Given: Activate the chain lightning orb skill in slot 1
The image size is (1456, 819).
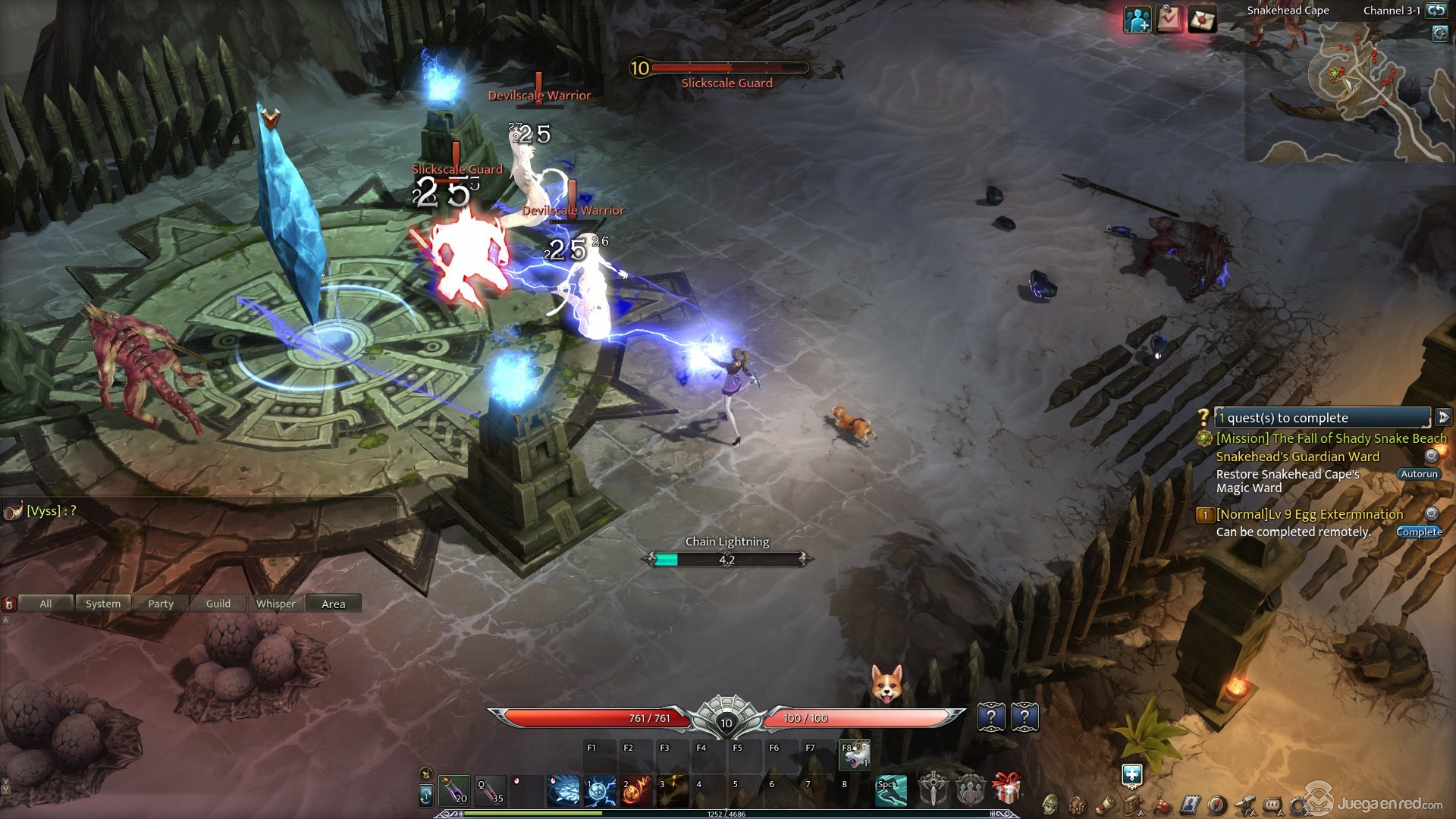Looking at the screenshot, I should [600, 790].
